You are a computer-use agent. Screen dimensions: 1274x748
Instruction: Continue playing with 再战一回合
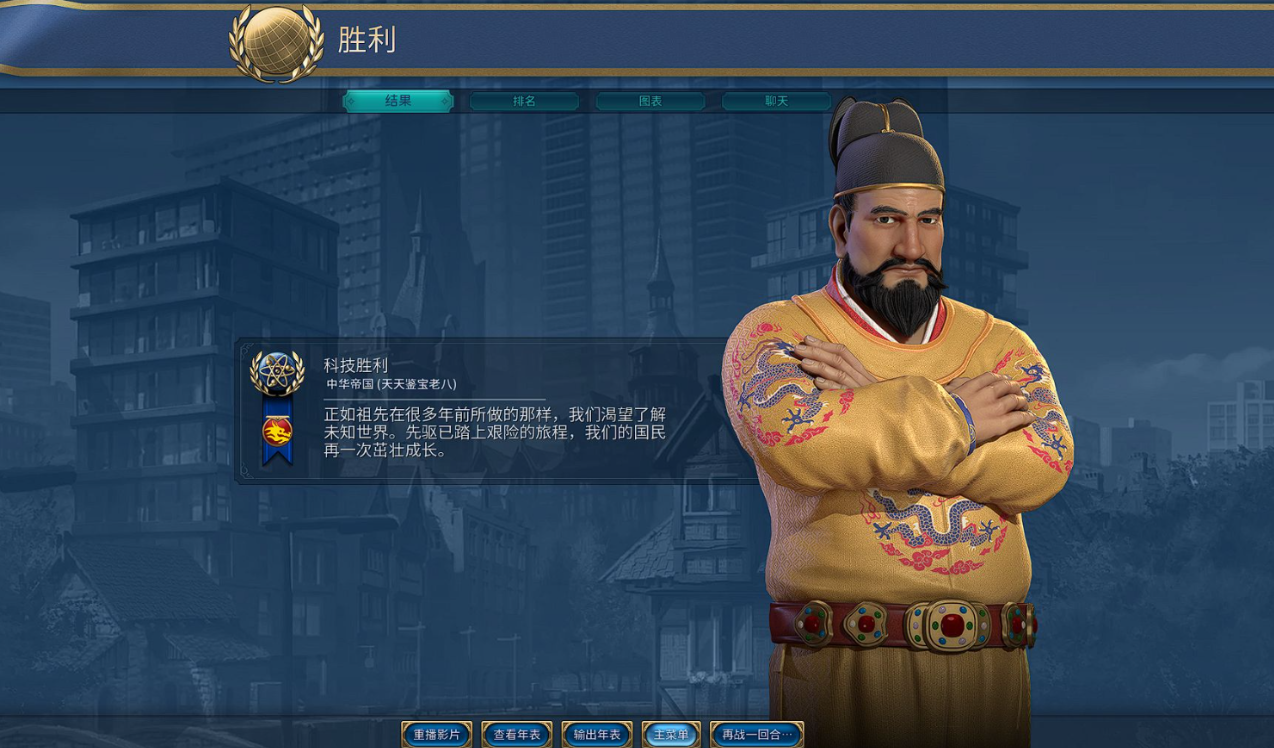coord(757,735)
